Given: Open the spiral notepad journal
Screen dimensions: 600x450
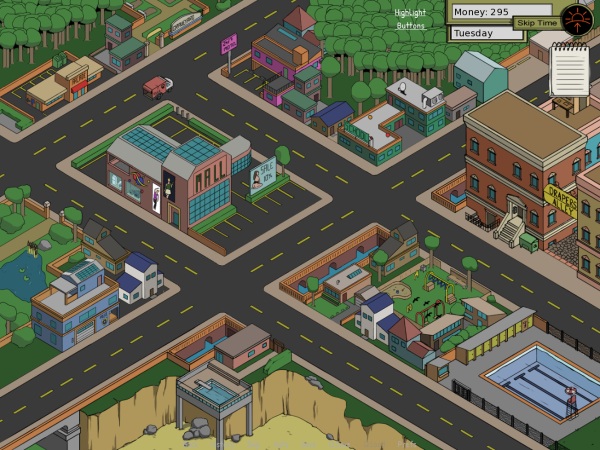Looking at the screenshot, I should (x=569, y=69).
